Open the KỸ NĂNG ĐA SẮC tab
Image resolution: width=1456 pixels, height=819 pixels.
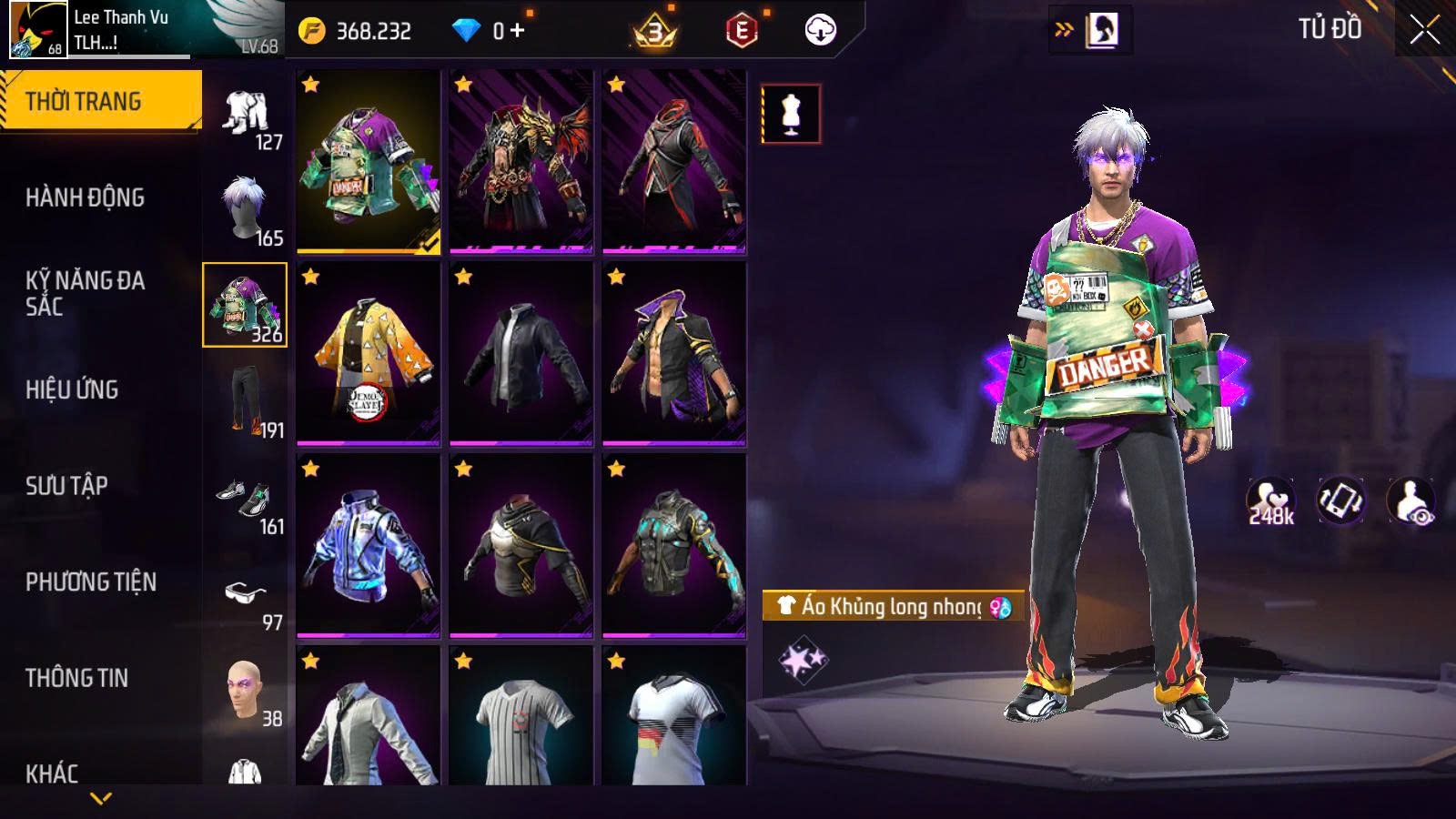click(85, 293)
